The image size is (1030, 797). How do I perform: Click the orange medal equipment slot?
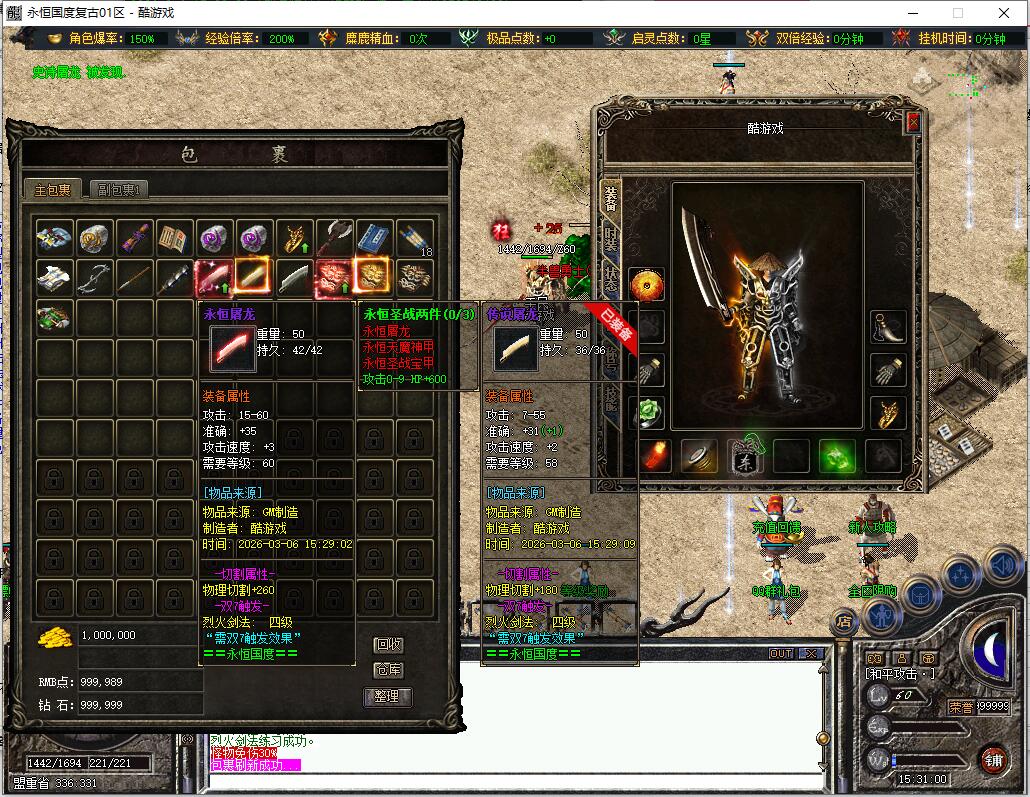tap(647, 284)
